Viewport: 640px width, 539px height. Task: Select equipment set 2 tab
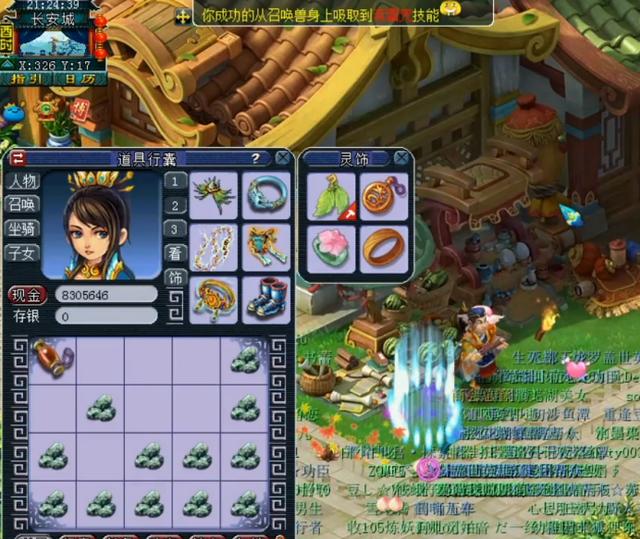click(175, 205)
